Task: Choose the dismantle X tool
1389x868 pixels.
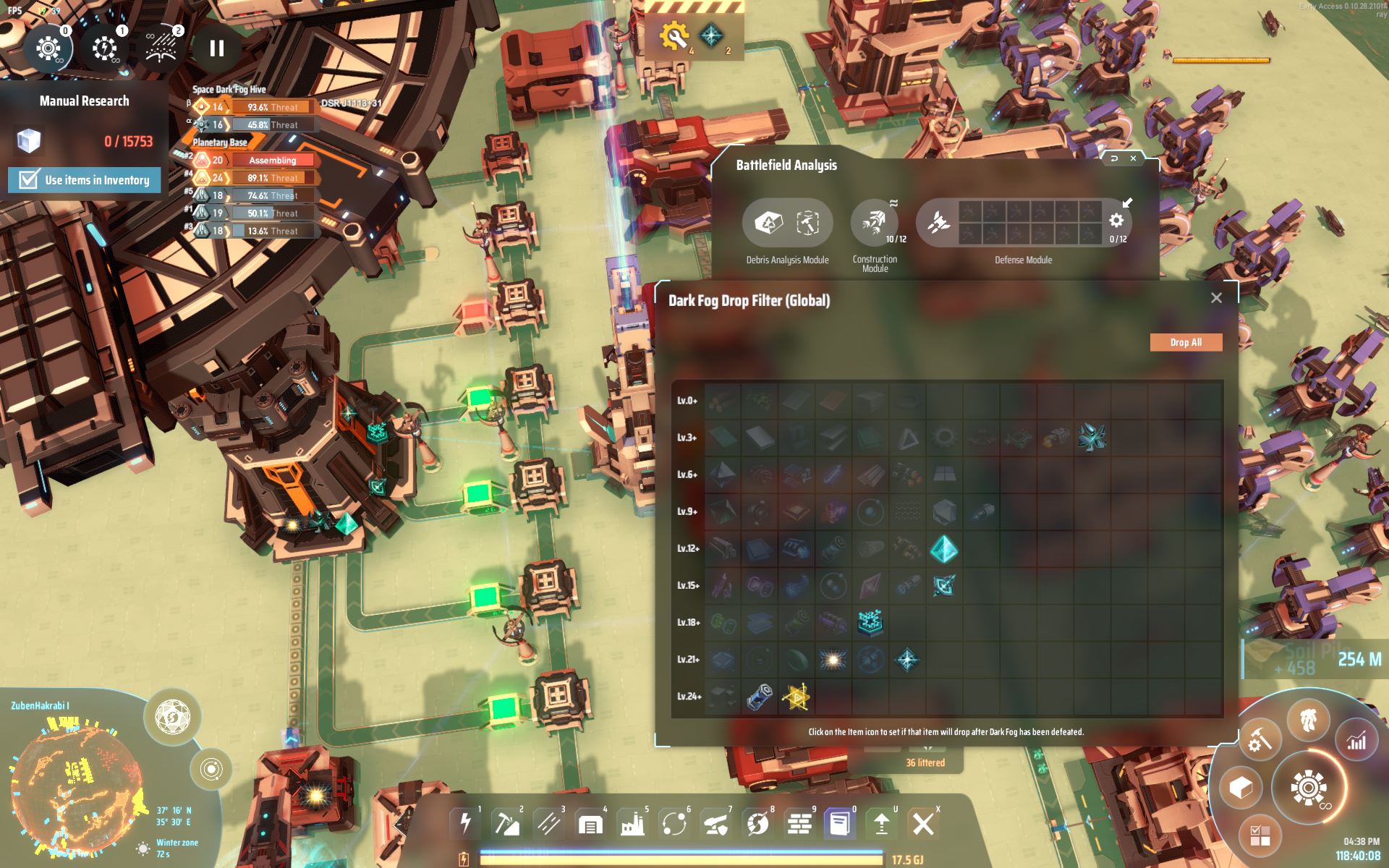Action: click(922, 823)
